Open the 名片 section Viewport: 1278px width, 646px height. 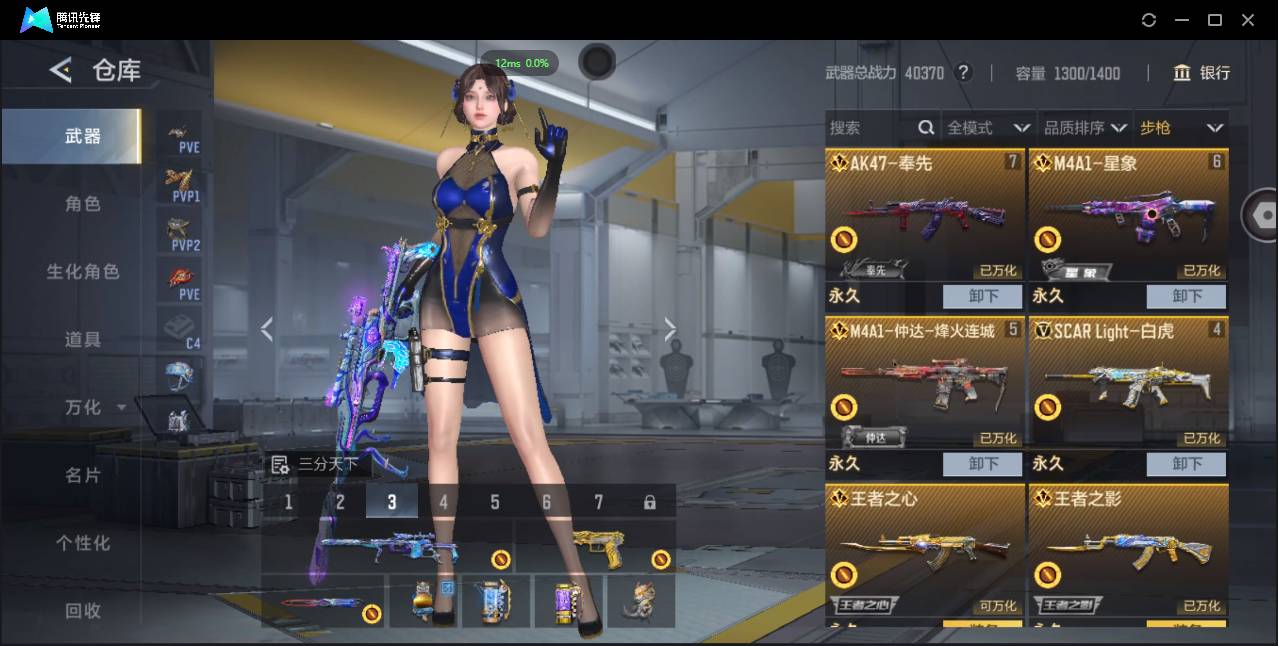coord(83,475)
